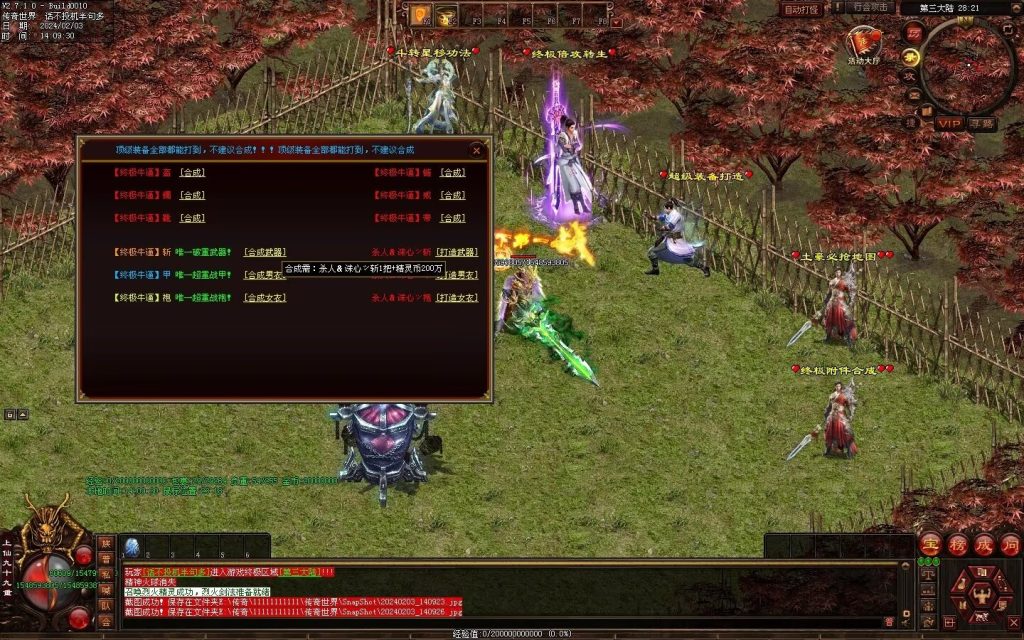Select 合成女衣 synthesize female robe link
The height and width of the screenshot is (640, 1024).
(265, 298)
